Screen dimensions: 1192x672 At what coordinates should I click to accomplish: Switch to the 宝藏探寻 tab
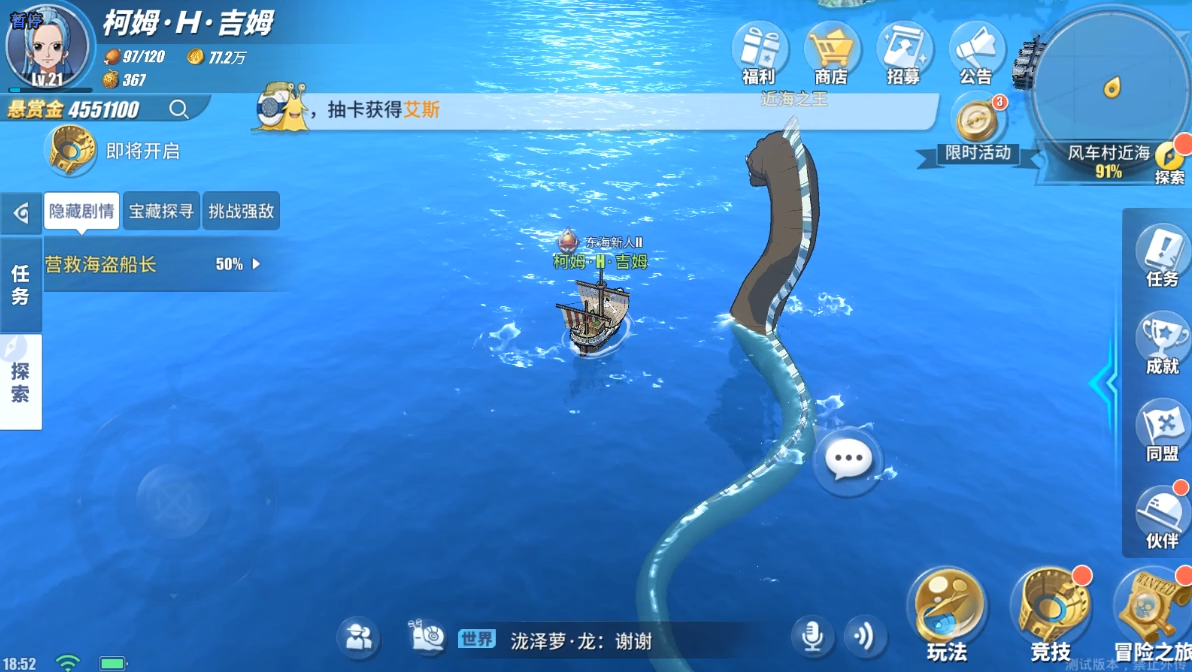(161, 211)
